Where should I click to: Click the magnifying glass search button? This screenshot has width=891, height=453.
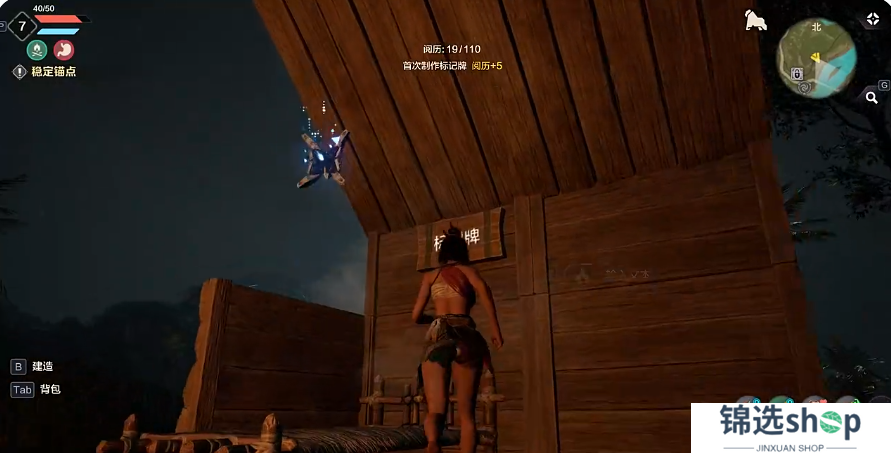(x=871, y=97)
